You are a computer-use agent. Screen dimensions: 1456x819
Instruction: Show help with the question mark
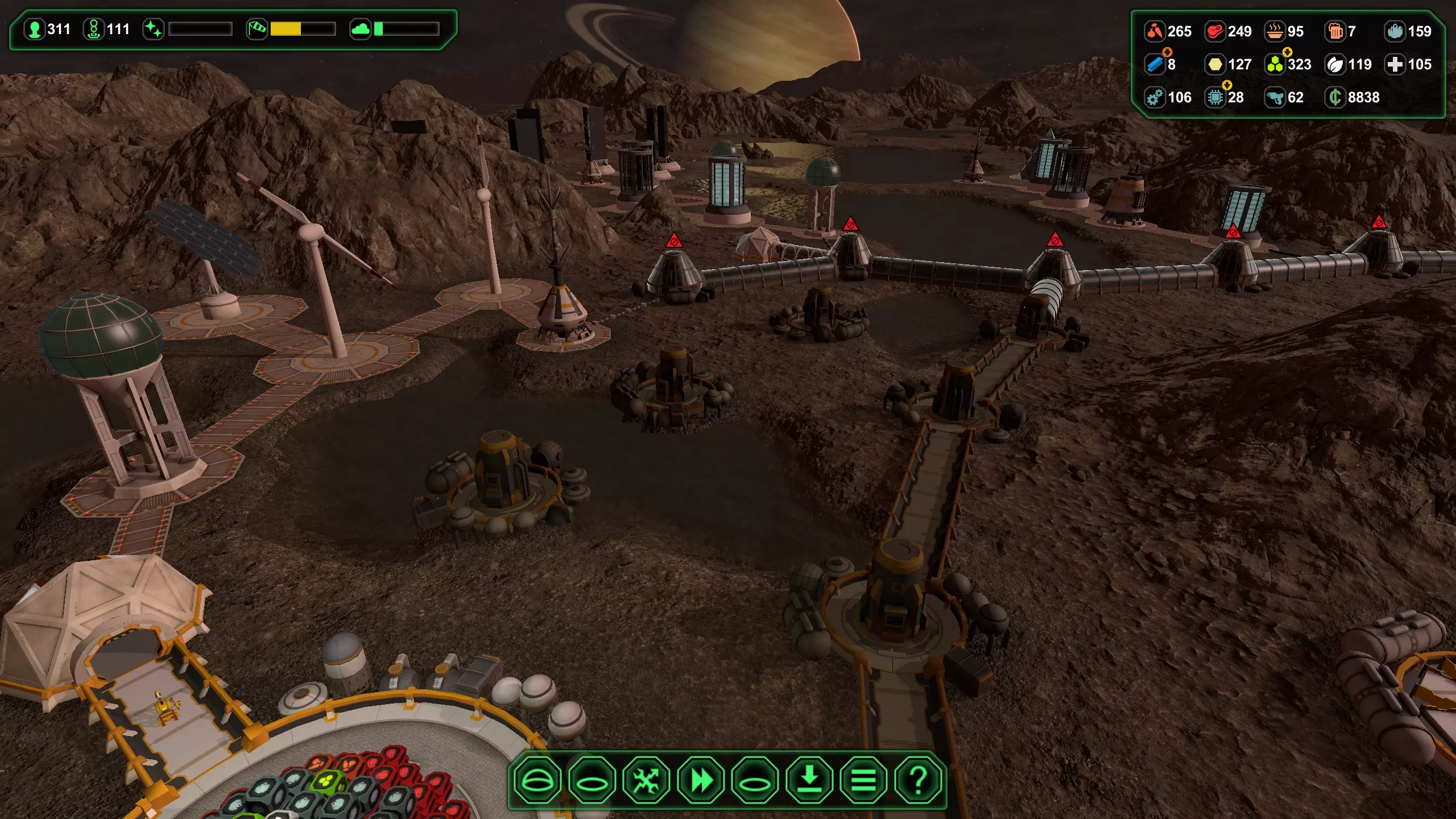(917, 780)
